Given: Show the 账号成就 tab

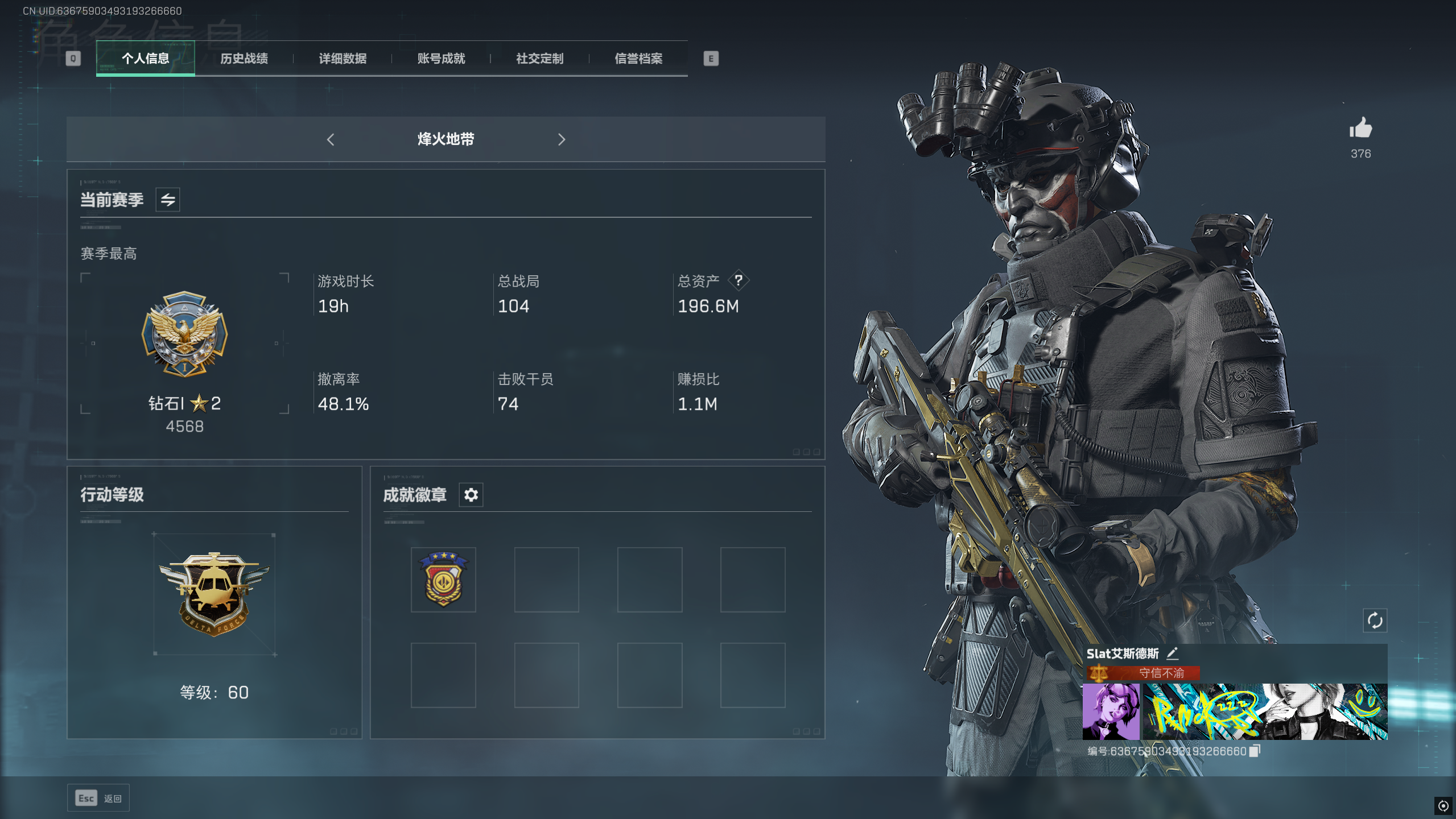Looking at the screenshot, I should coord(441,59).
